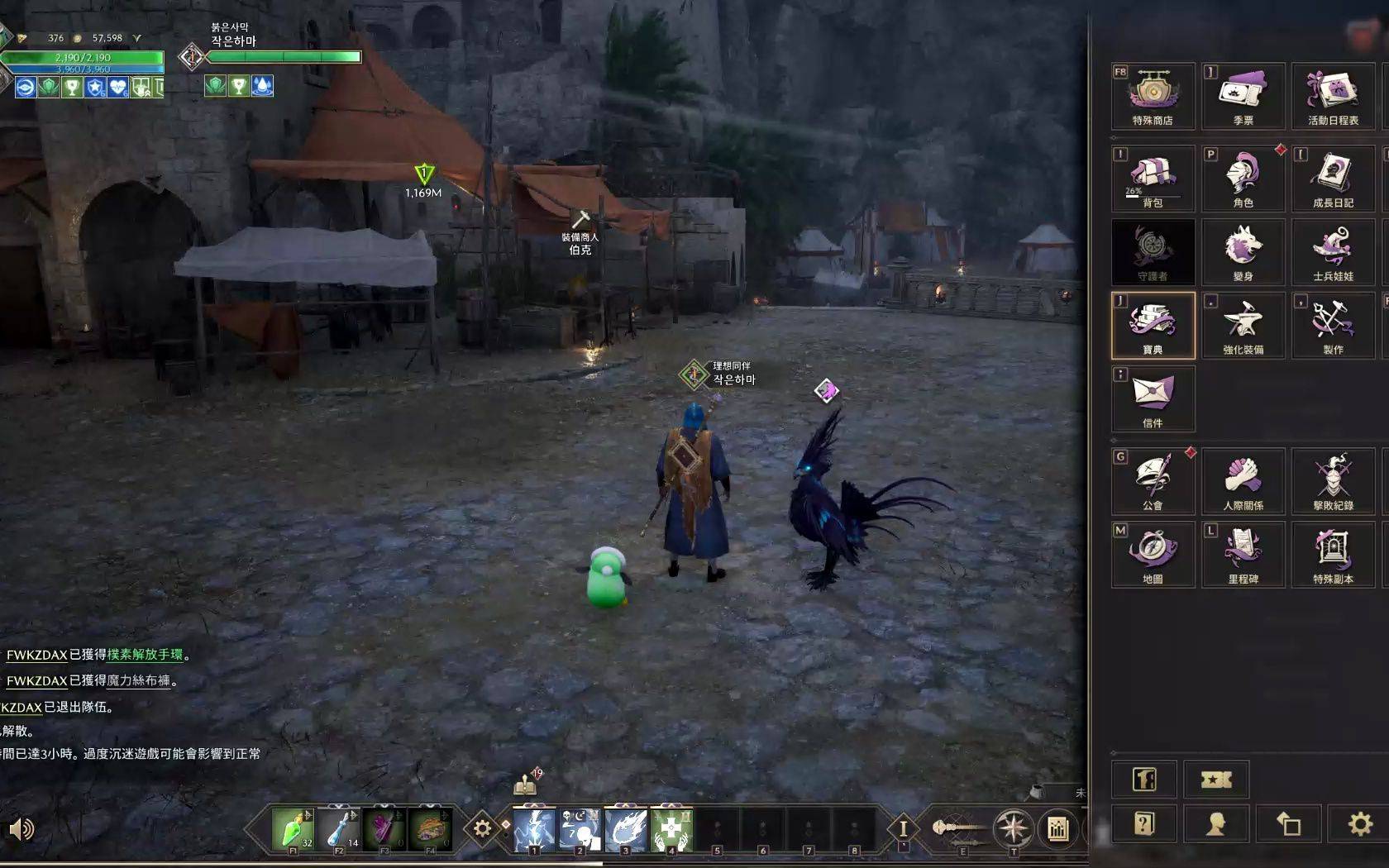Viewport: 1389px width, 868px height.
Task: Open the 信件 mail menu
Action: pos(1153,398)
